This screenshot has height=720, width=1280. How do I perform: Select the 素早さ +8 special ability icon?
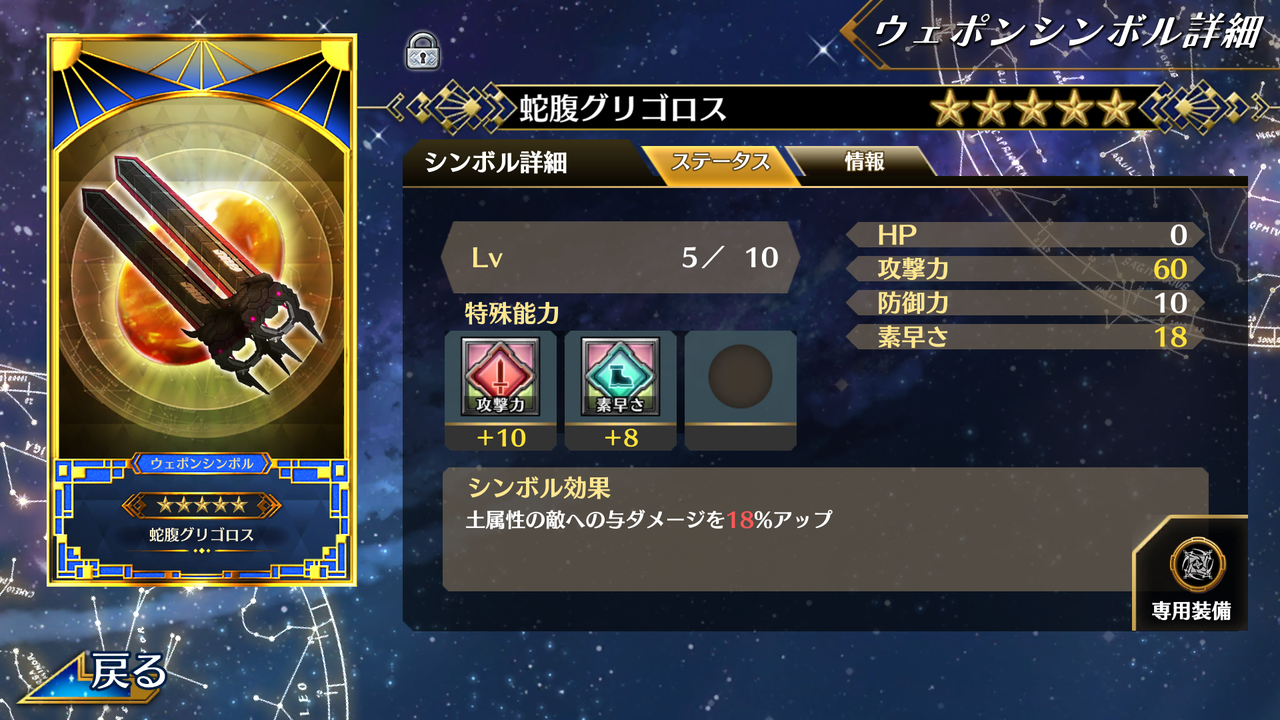point(620,385)
